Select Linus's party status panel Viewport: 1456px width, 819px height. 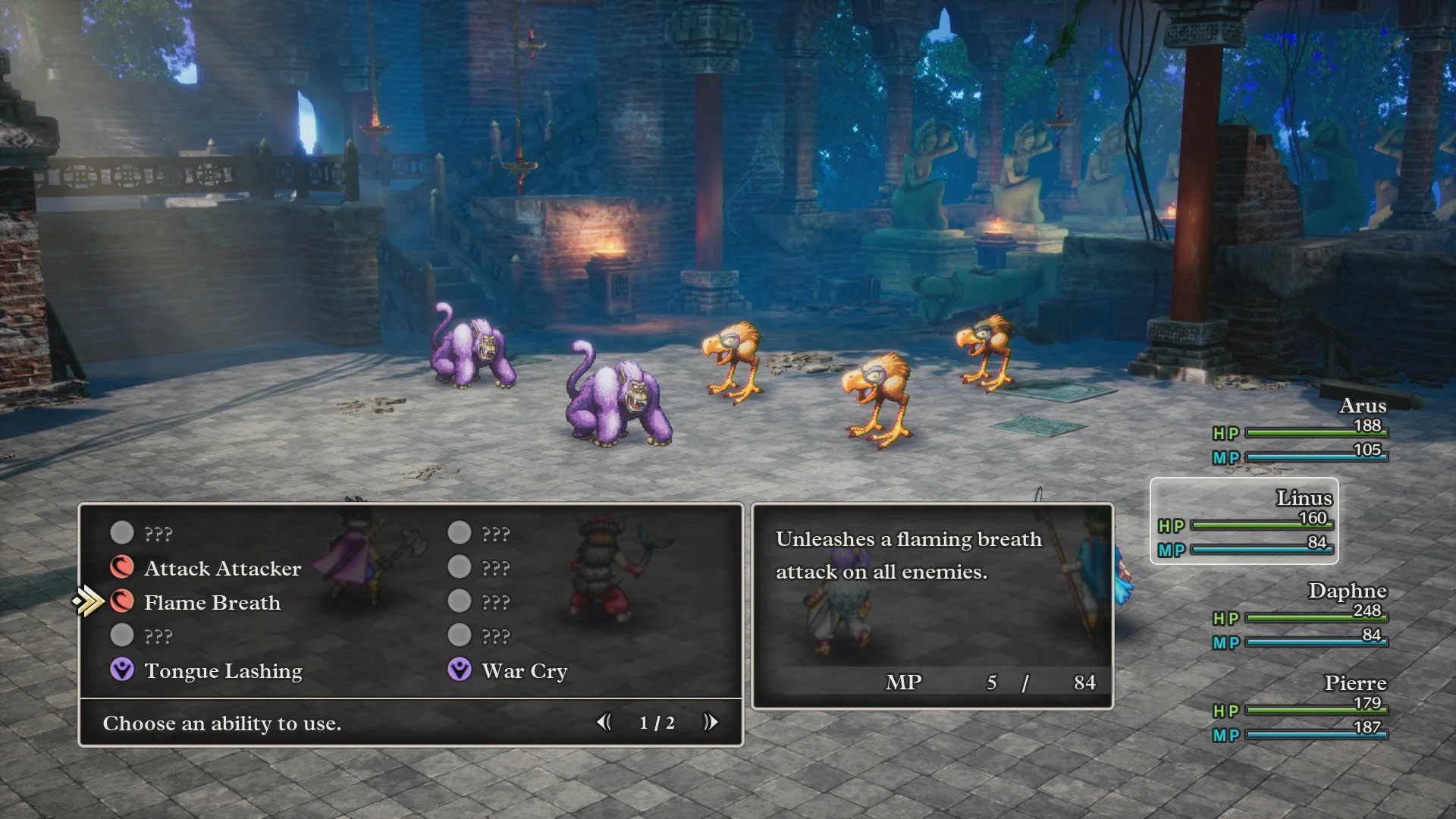point(1244,521)
